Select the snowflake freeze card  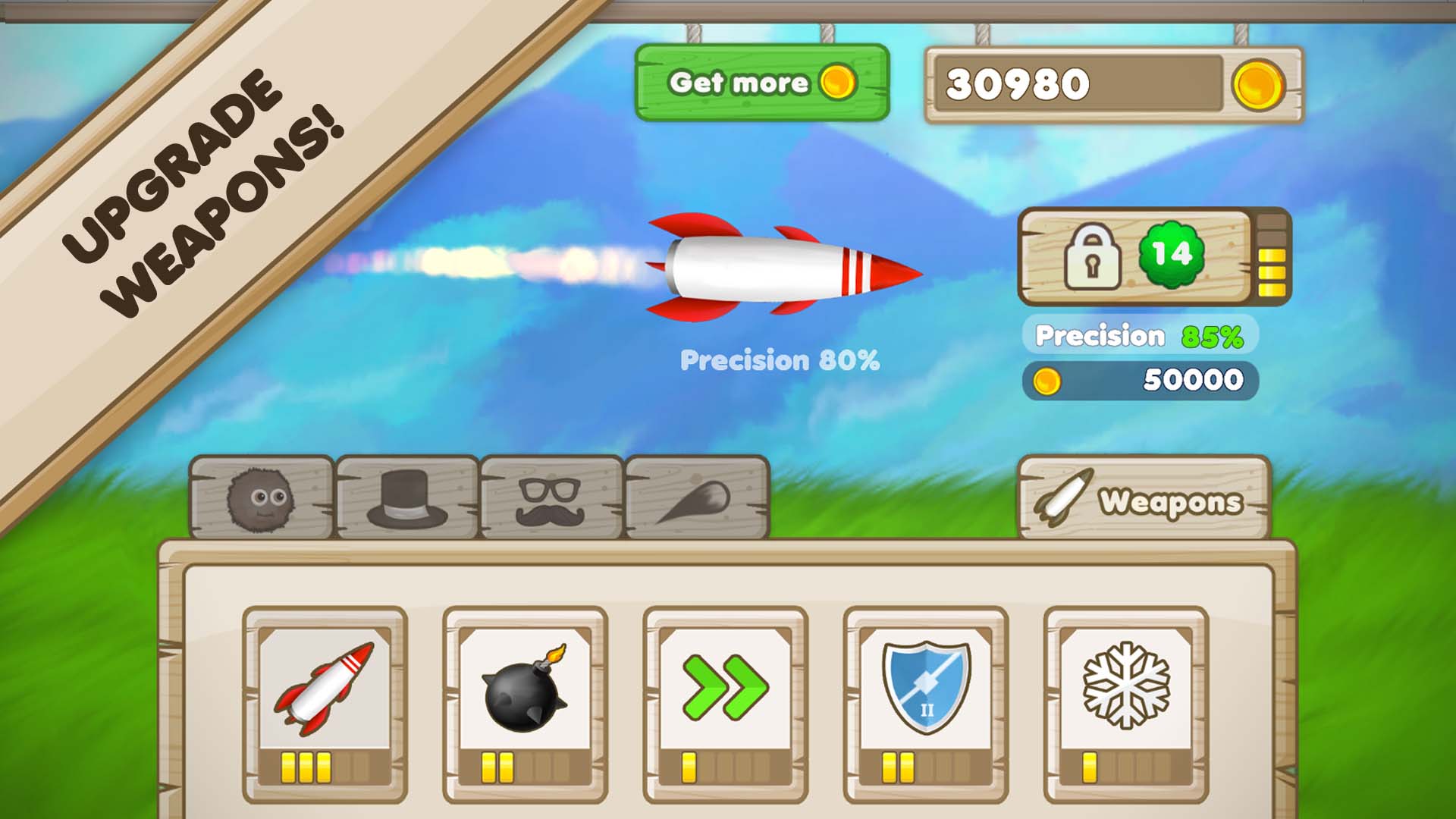pyautogui.click(x=1125, y=702)
